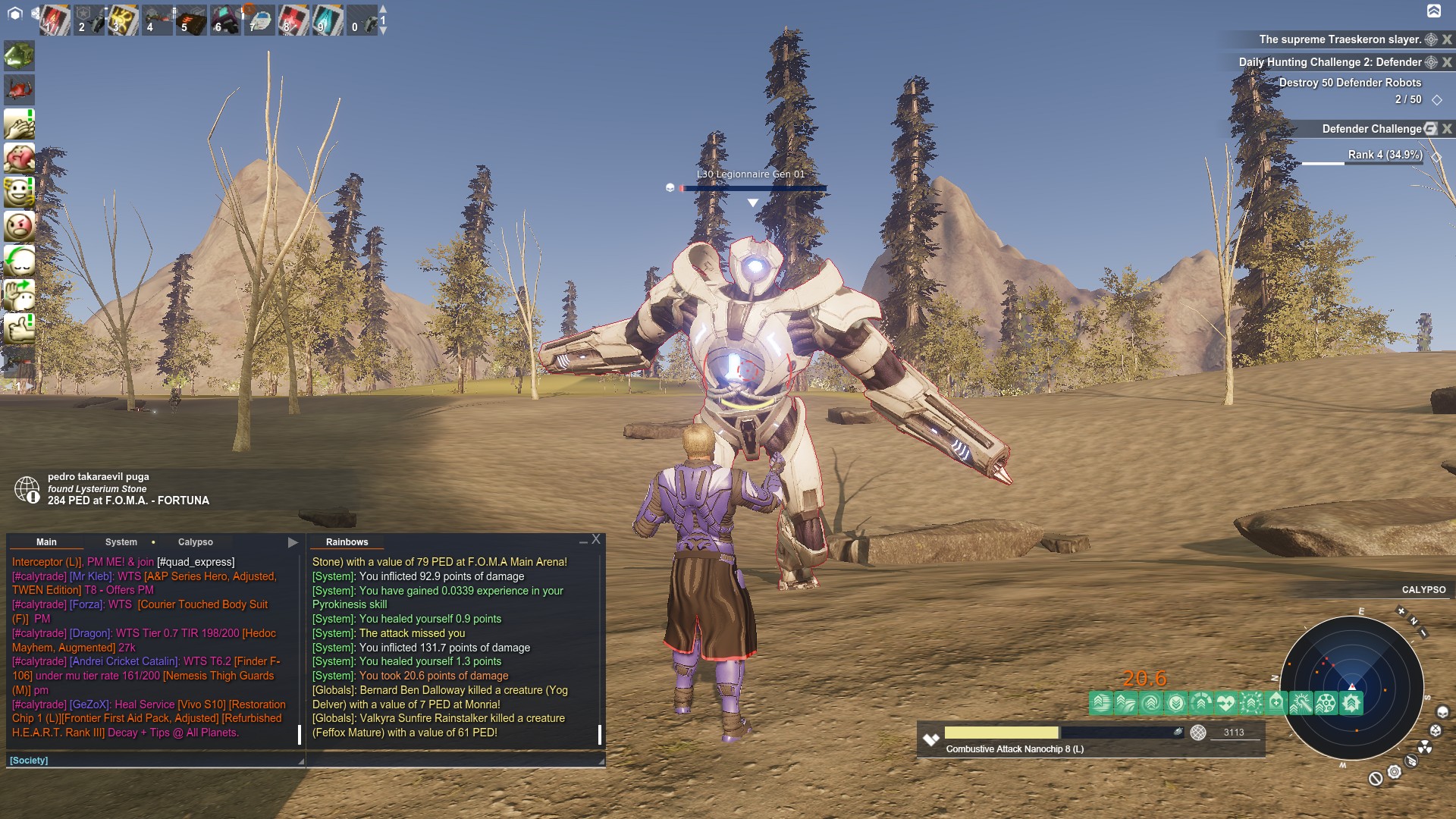Trigger the thumbs-up emote
Viewport: 1456px width, 819px height.
[x=19, y=328]
